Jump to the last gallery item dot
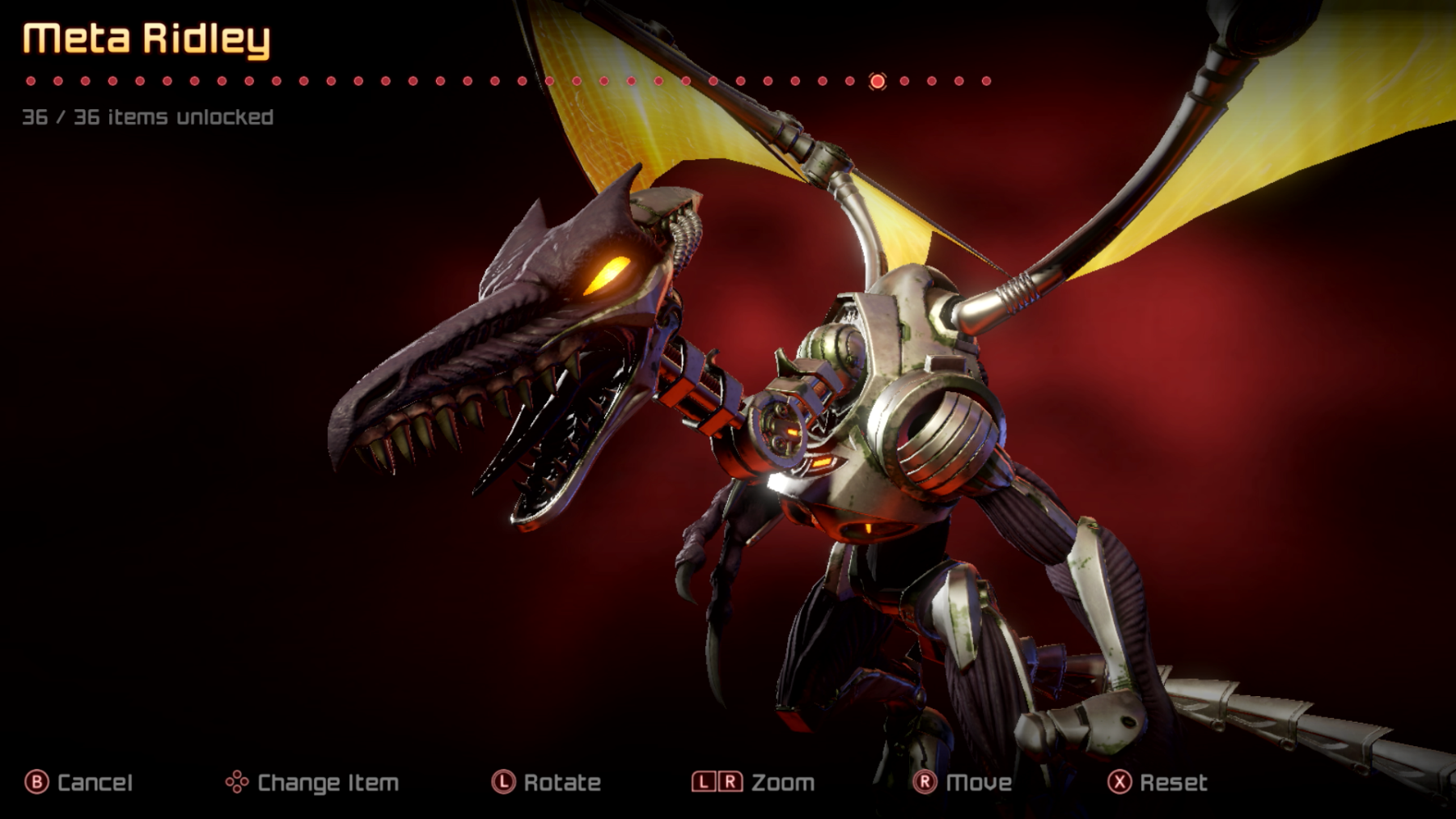This screenshot has height=819, width=1456. [986, 81]
